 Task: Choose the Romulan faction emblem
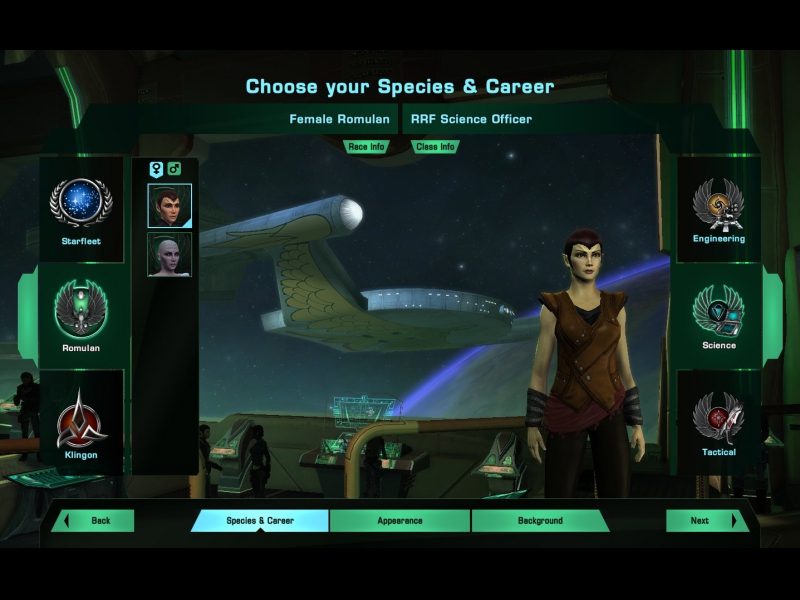(x=81, y=314)
